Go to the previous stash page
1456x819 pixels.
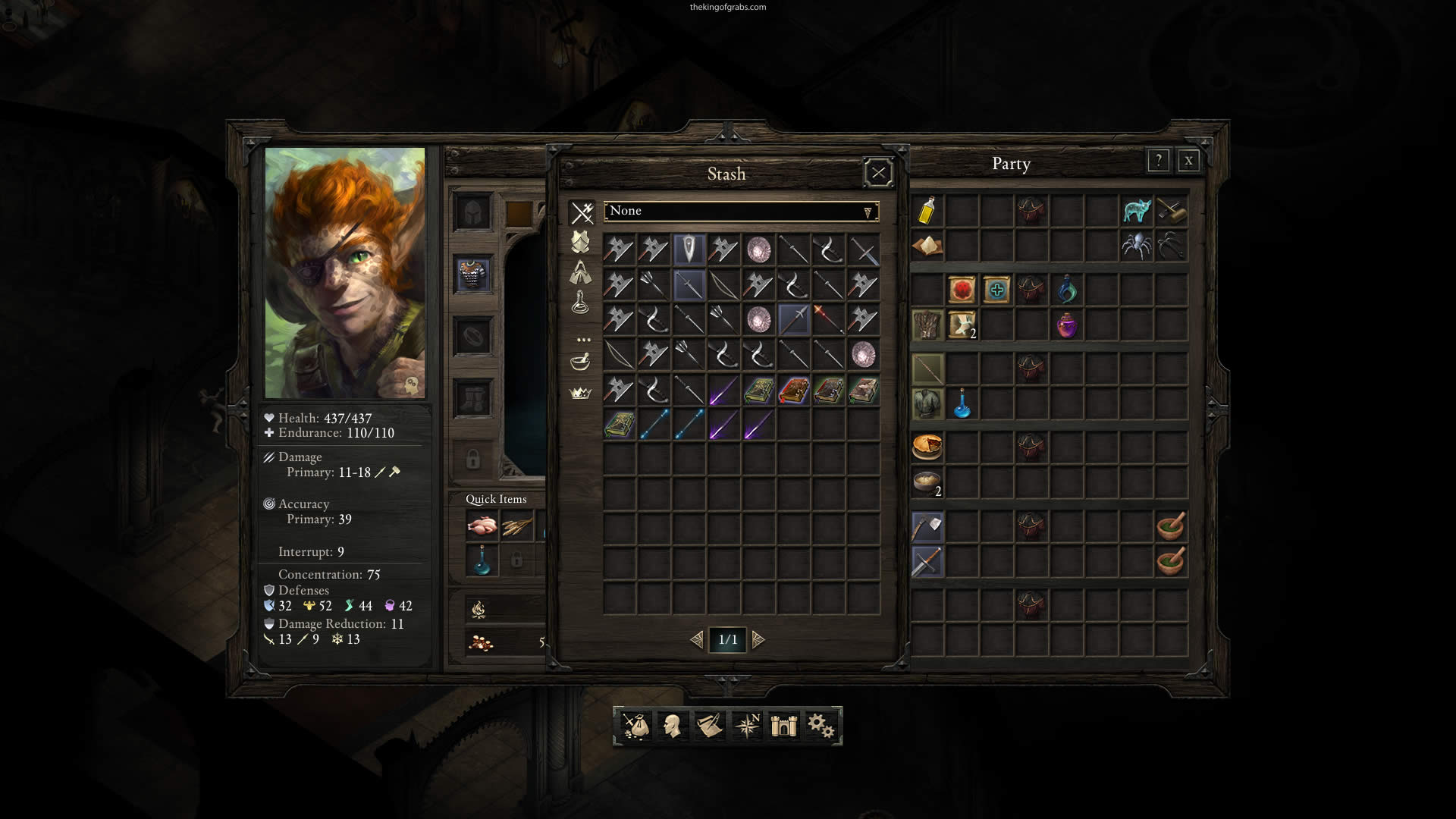696,640
